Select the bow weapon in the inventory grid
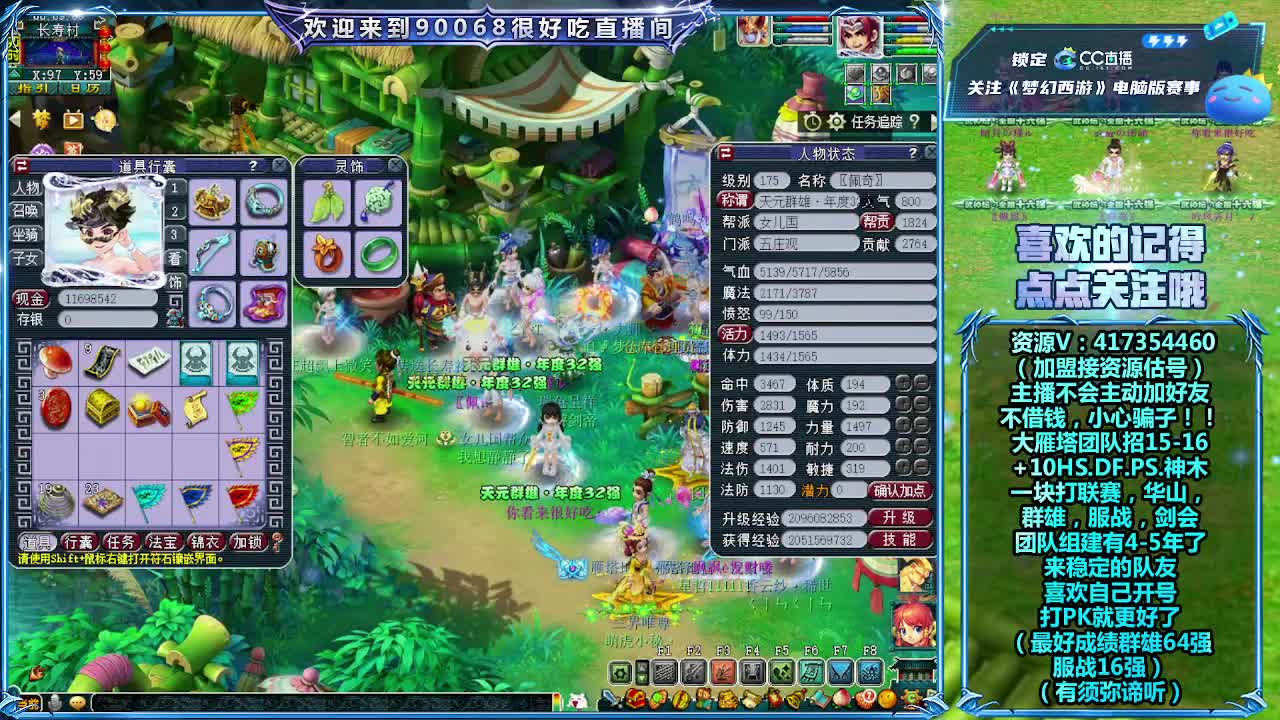This screenshot has height=720, width=1280. (213, 253)
